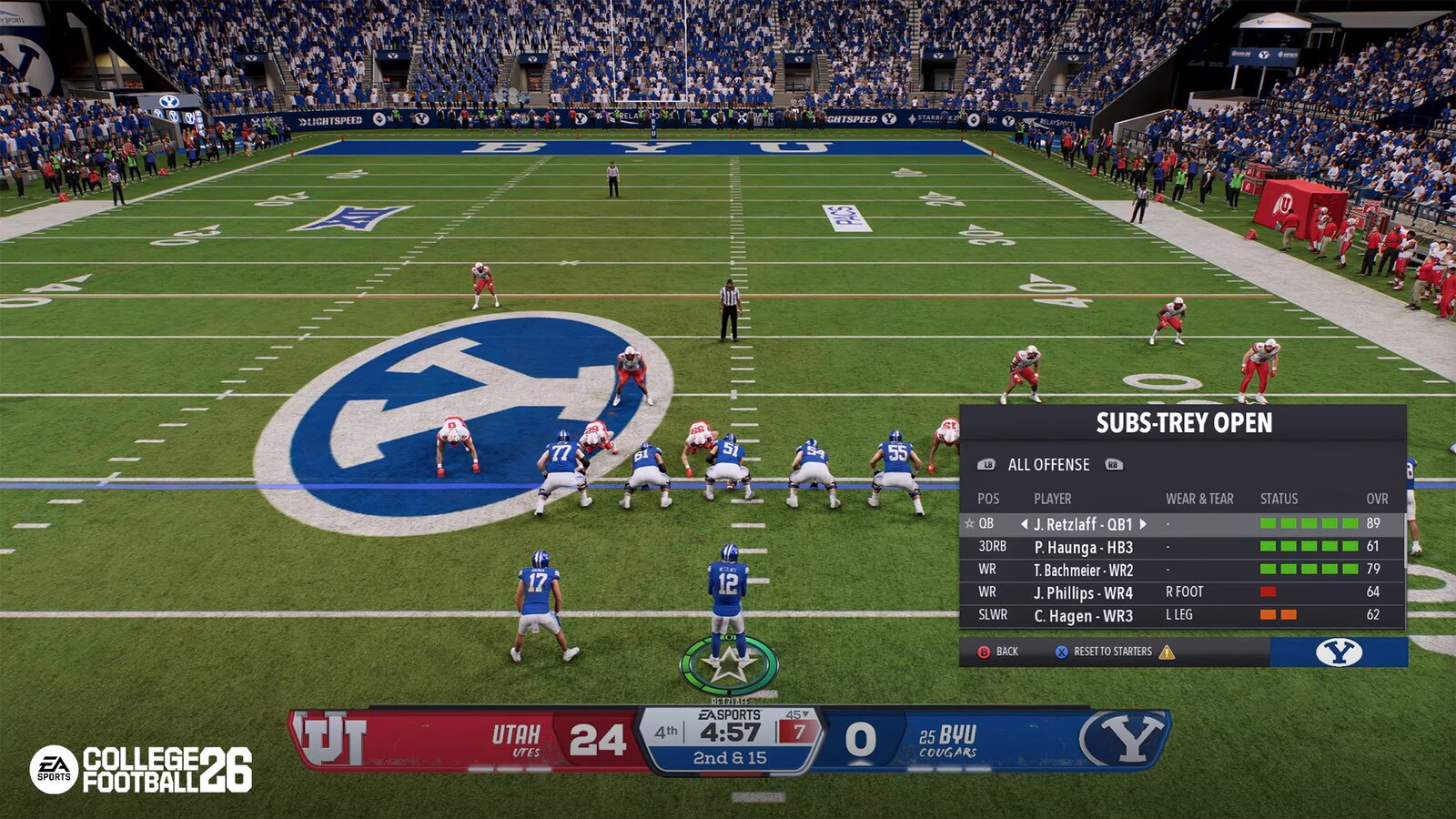Click the right arrow beside J. Retzlaff - QB1
This screenshot has height=819, width=1456.
[1143, 524]
